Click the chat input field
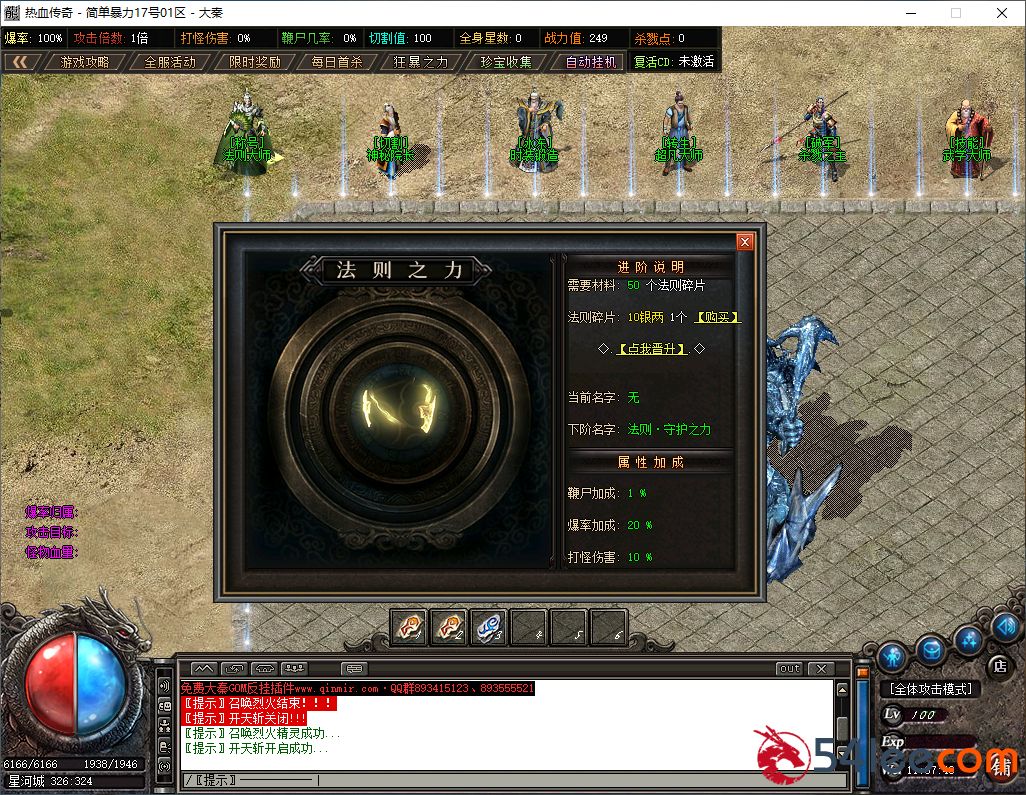This screenshot has height=795, width=1026. (500, 780)
